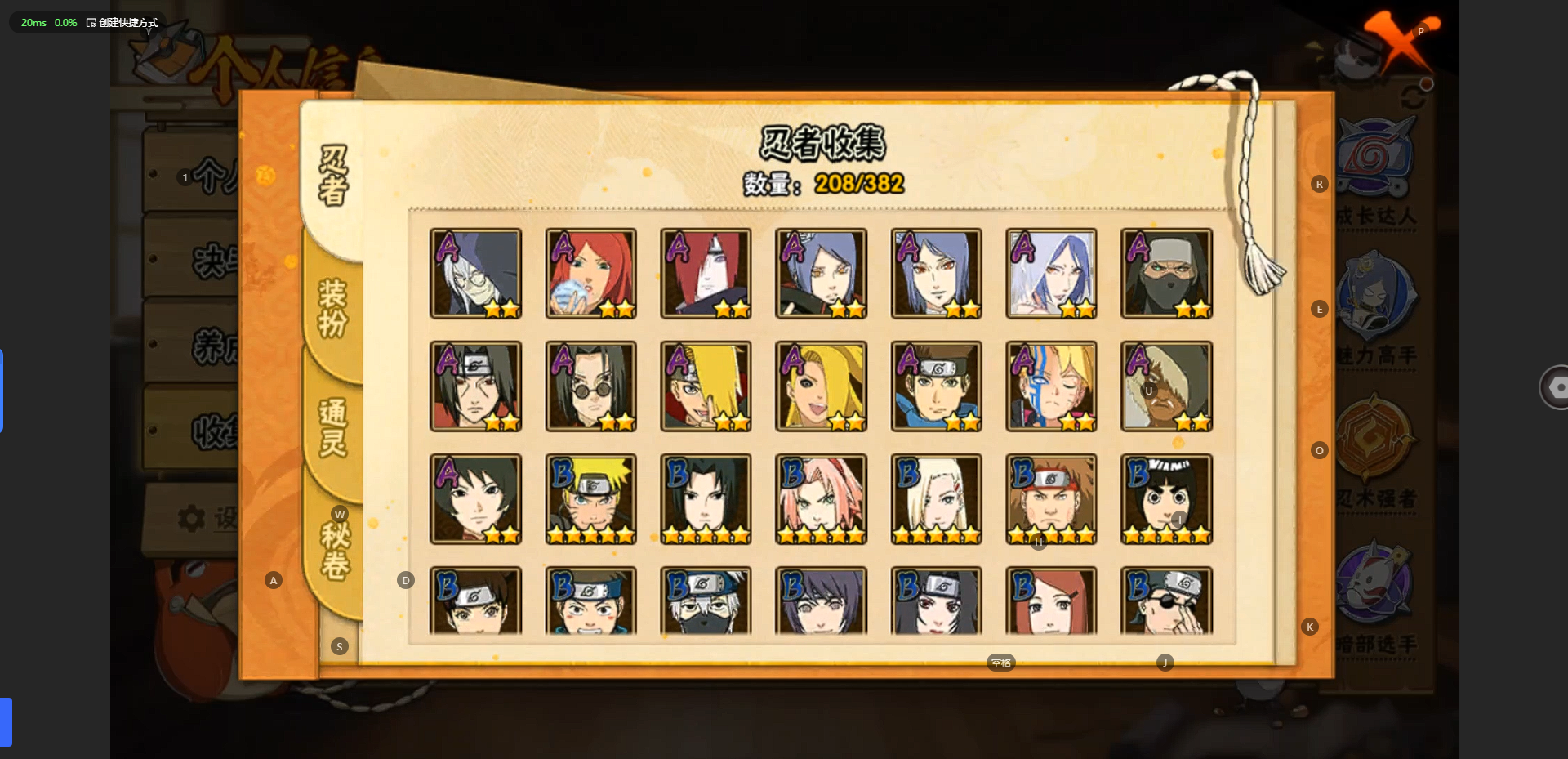Open the 秘卷 tab

tap(335, 551)
